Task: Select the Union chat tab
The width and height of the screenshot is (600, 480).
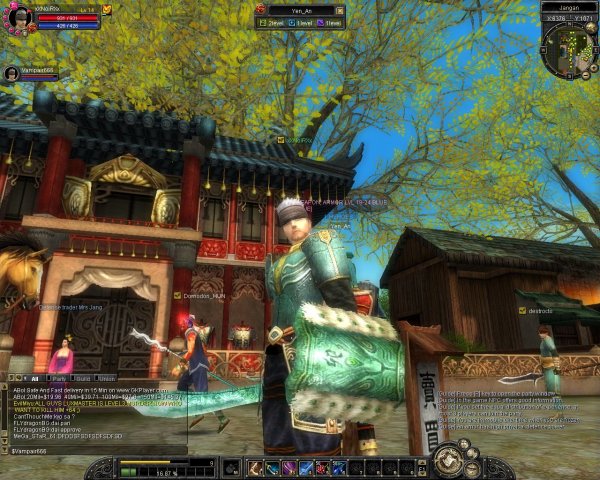Action: coord(106,379)
